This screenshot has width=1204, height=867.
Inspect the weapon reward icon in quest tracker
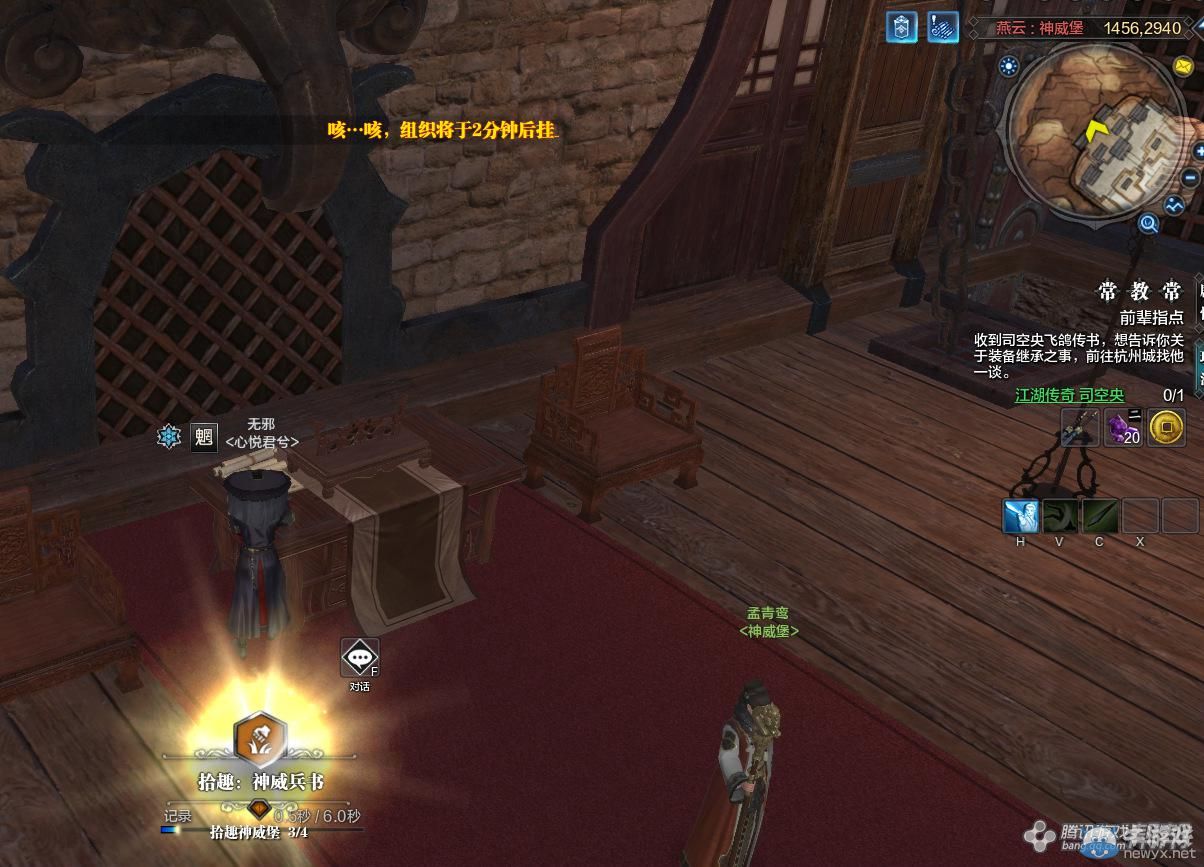click(1079, 428)
